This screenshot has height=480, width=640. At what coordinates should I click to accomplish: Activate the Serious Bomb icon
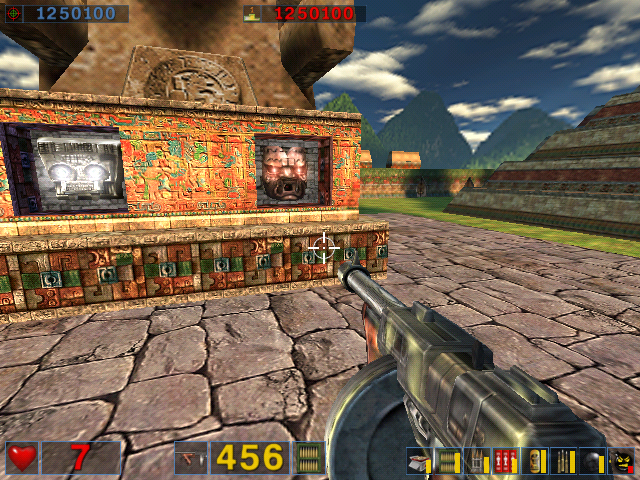[622, 461]
